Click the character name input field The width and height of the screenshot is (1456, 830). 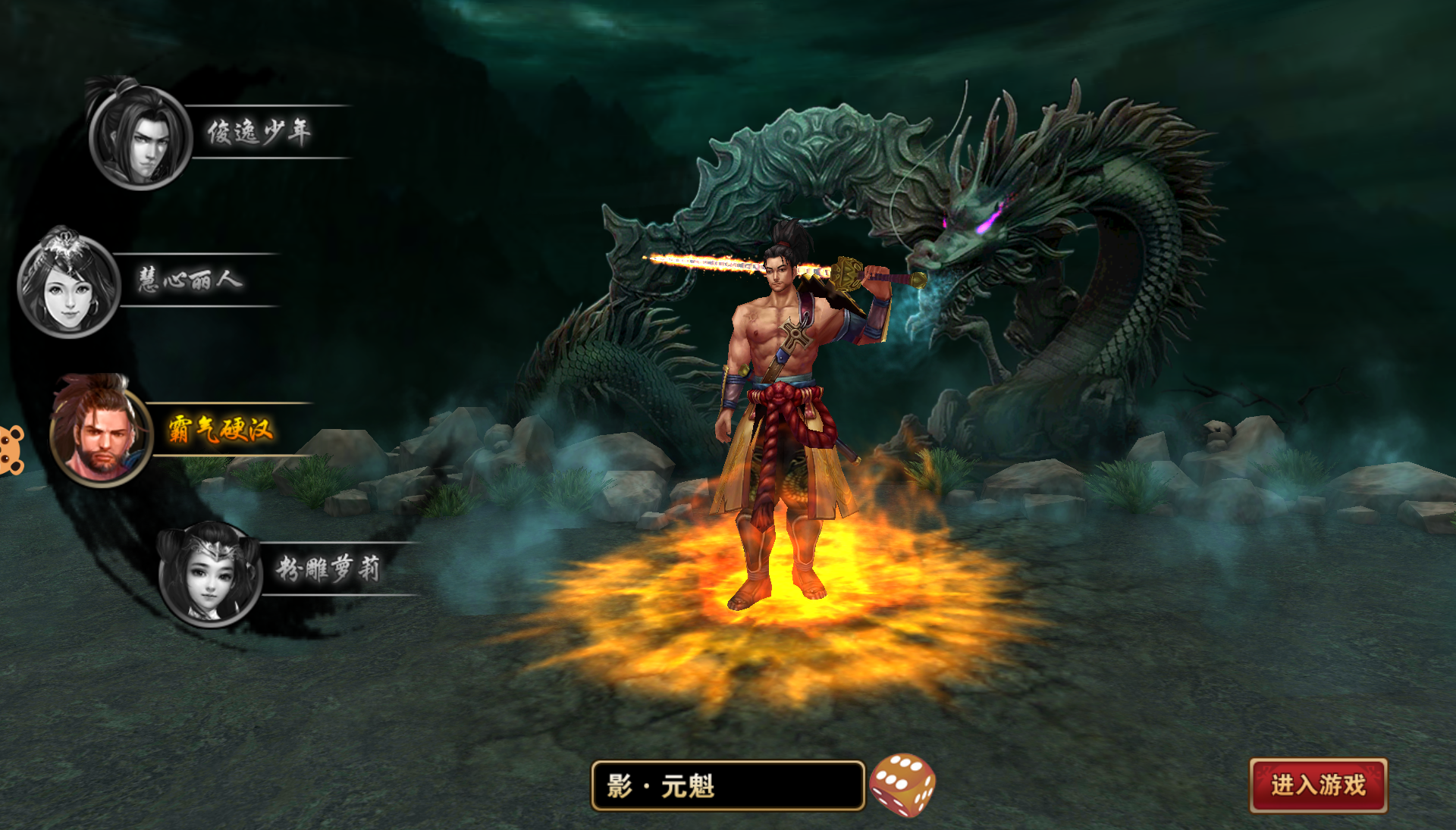click(x=727, y=786)
